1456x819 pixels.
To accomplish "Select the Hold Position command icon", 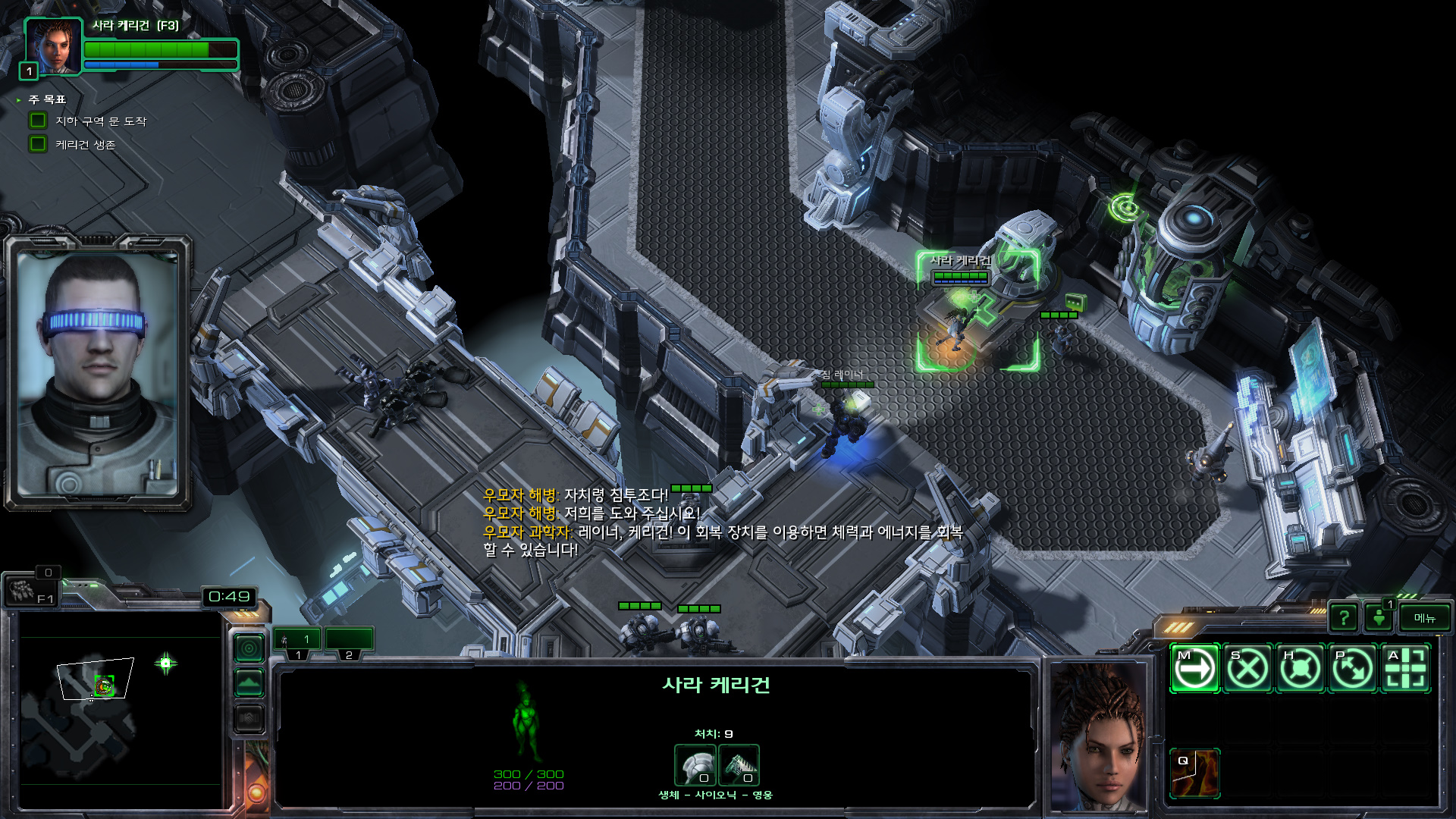I will (1301, 669).
